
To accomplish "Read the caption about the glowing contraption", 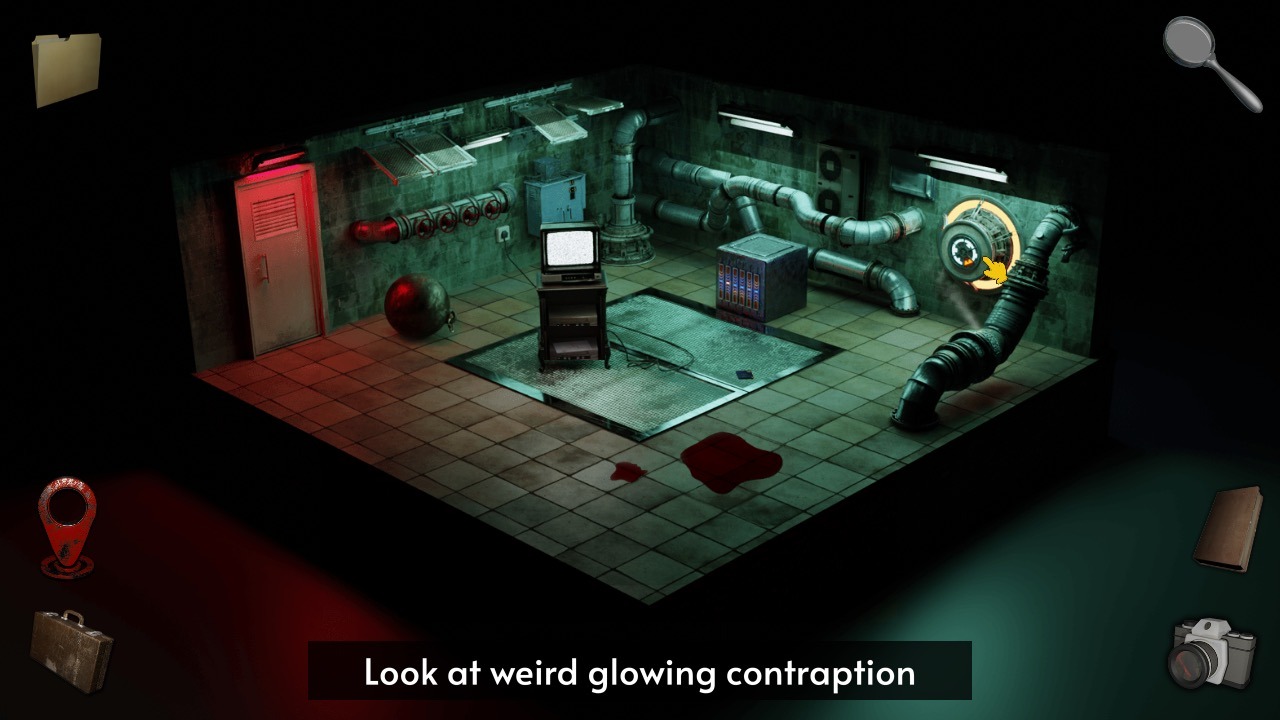I will 640,673.
